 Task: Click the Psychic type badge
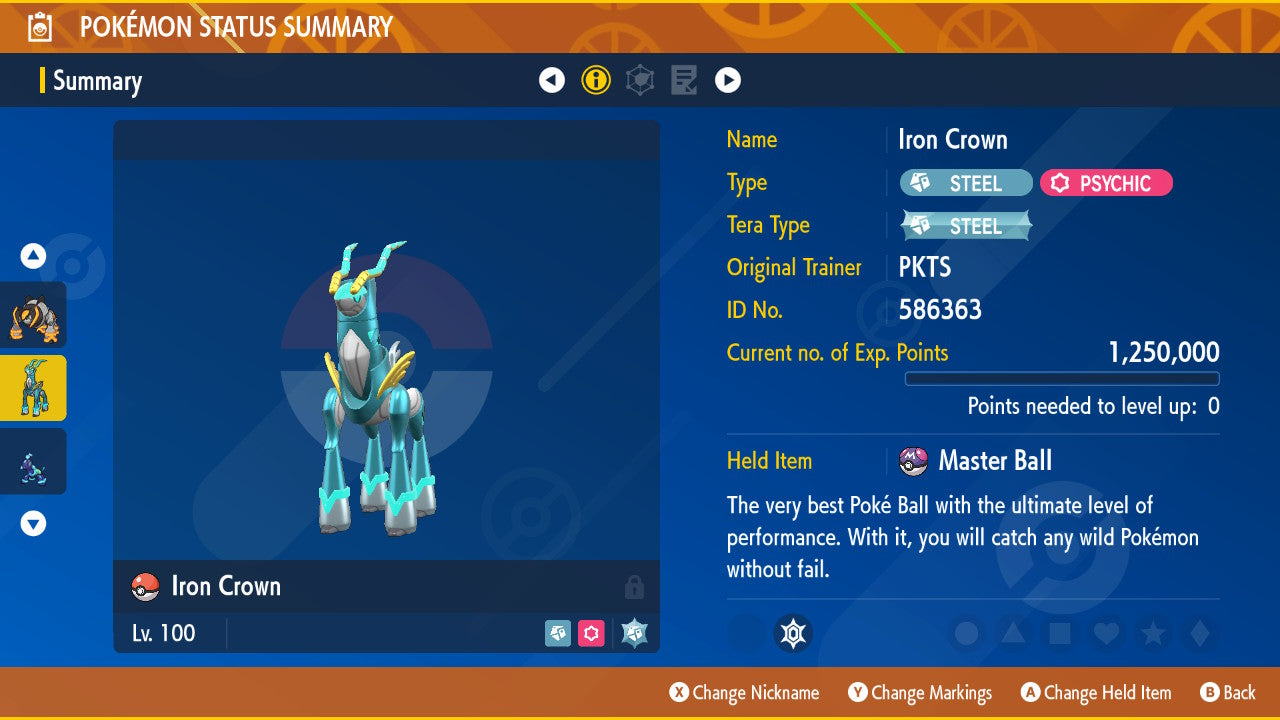(x=1106, y=183)
